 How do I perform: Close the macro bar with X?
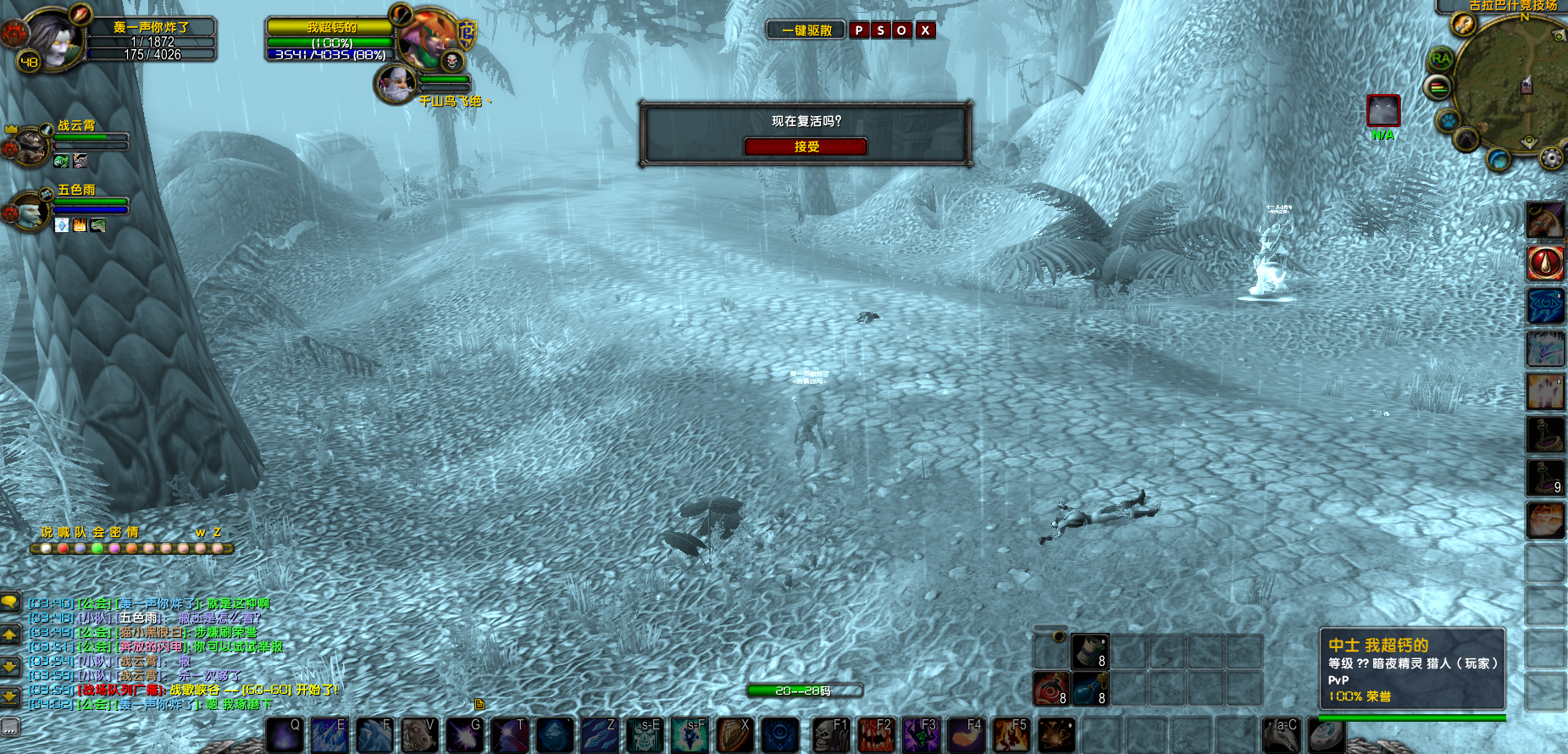point(925,30)
